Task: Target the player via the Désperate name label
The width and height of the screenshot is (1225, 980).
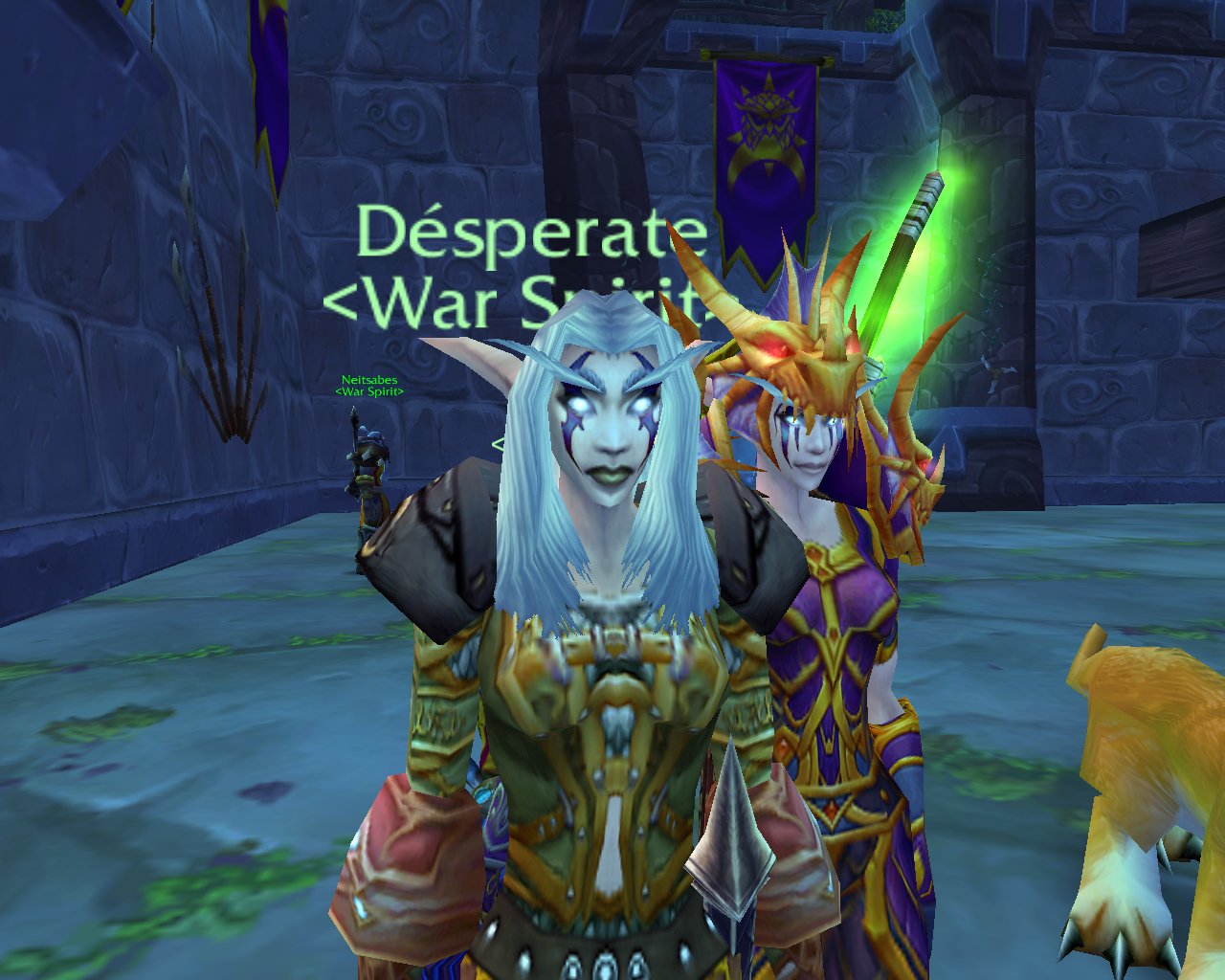Action: click(531, 234)
